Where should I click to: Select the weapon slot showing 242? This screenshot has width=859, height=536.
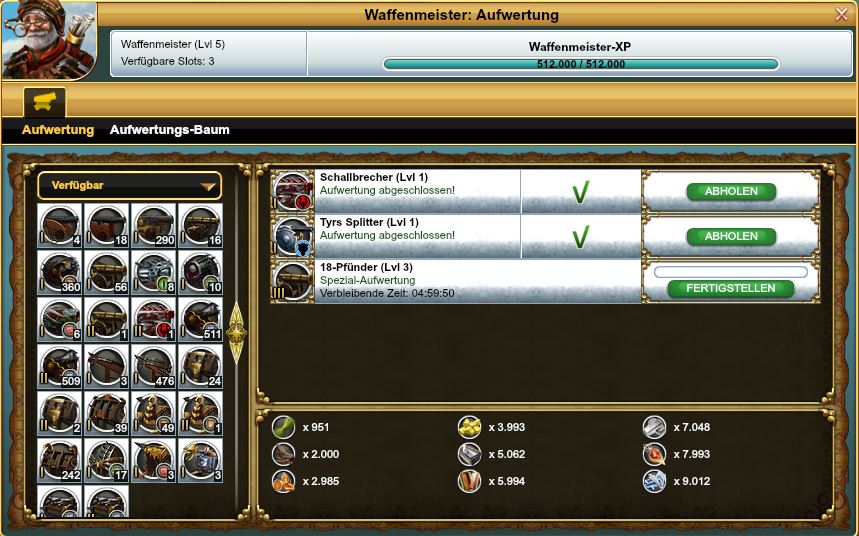(60, 460)
